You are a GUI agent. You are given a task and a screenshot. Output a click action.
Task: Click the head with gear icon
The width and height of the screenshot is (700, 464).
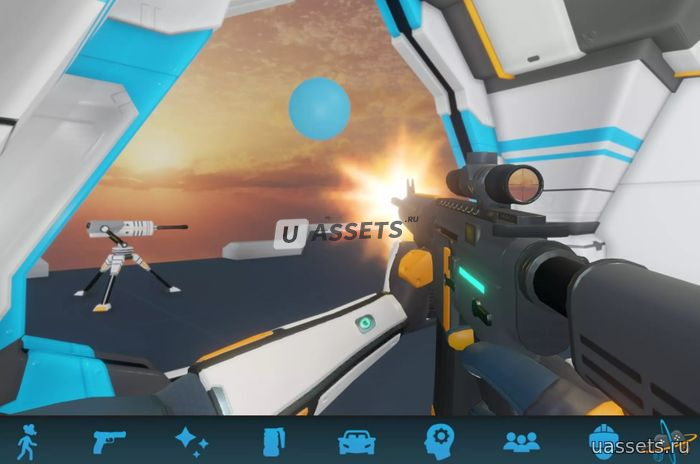pyautogui.click(x=439, y=440)
